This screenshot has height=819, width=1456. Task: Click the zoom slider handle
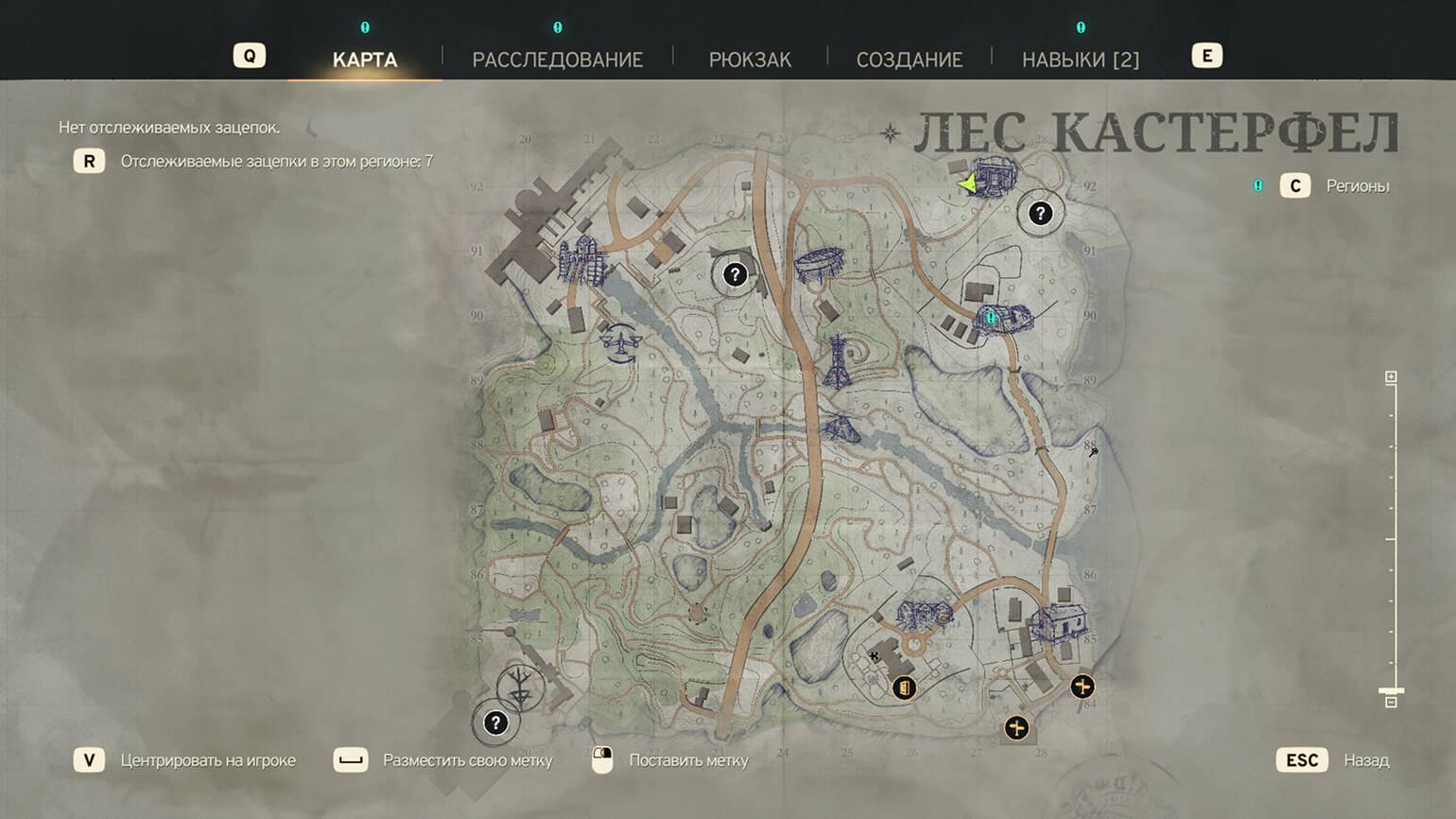(x=1391, y=690)
